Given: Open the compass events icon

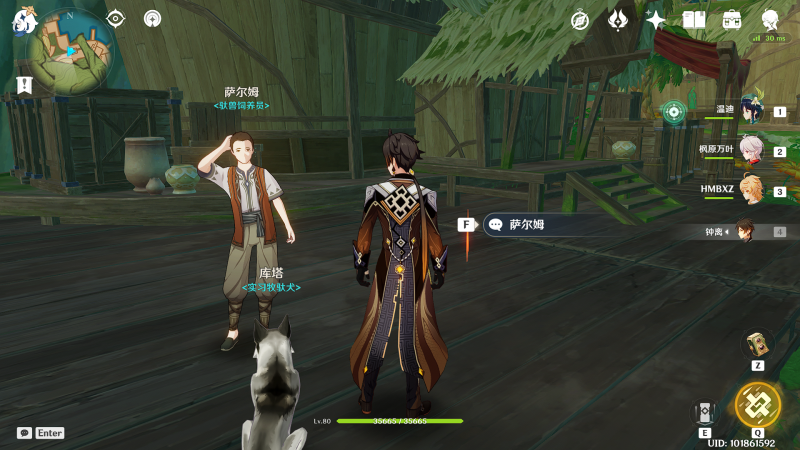Looking at the screenshot, I should click(x=580, y=20).
